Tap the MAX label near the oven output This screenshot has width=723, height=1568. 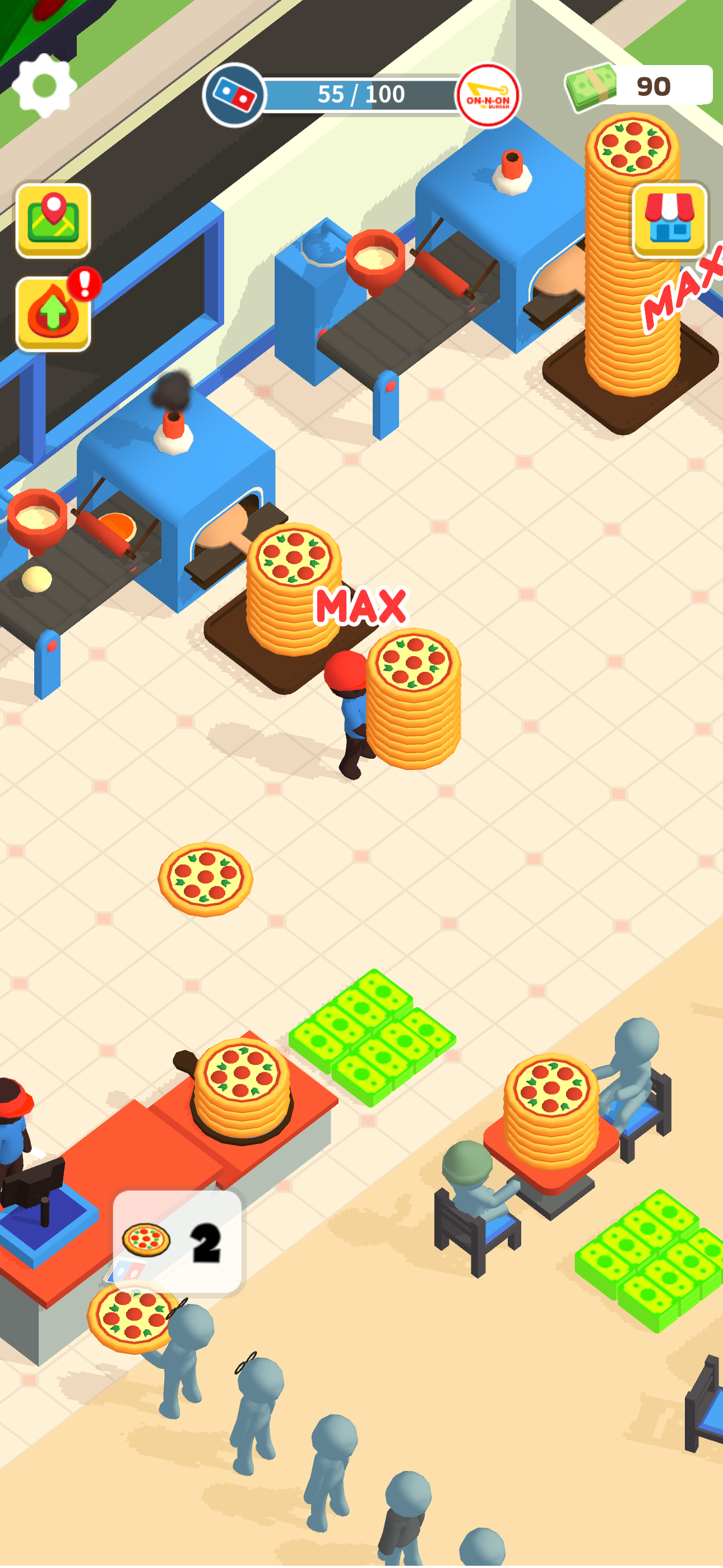click(360, 607)
